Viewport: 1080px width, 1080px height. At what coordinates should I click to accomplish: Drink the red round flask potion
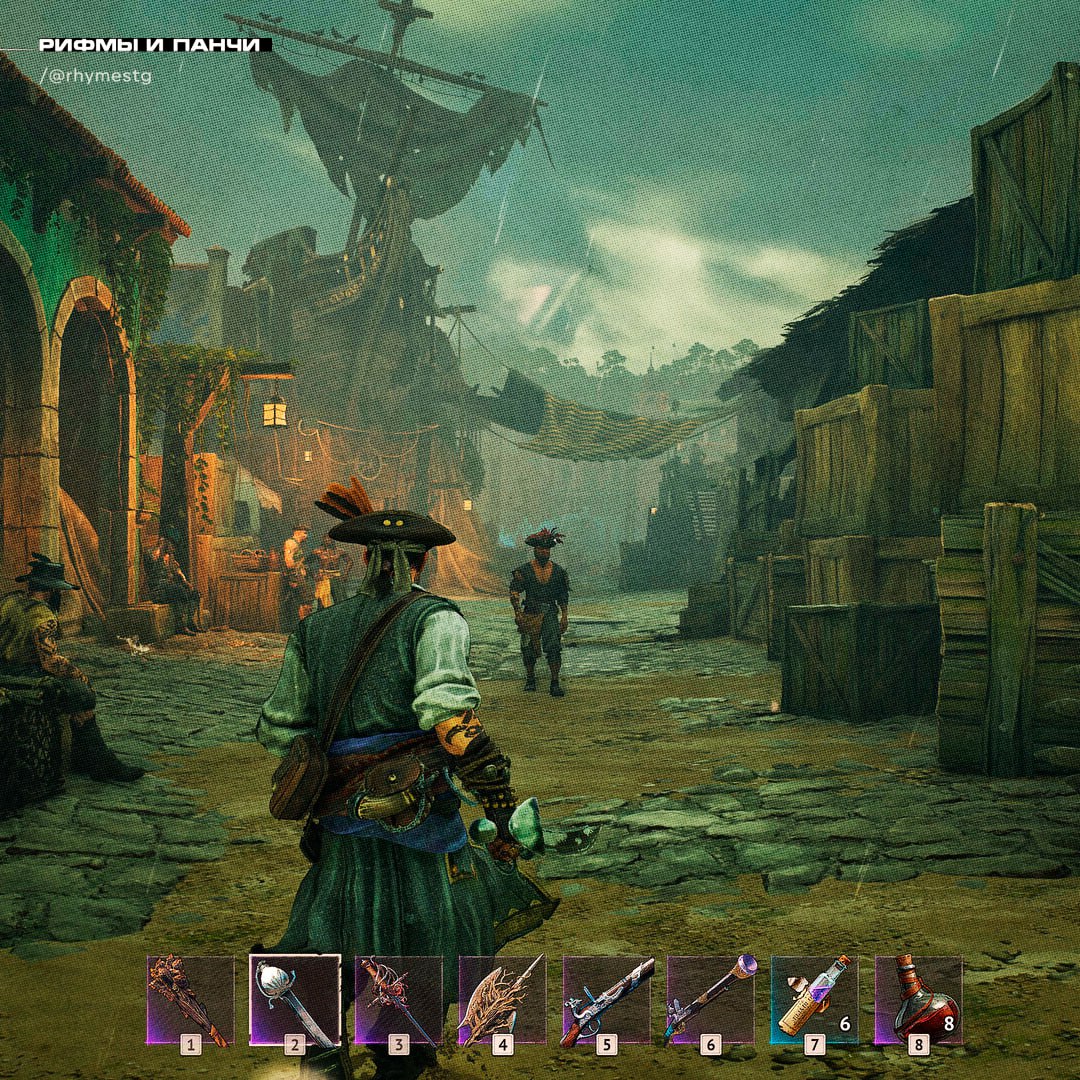(x=918, y=999)
